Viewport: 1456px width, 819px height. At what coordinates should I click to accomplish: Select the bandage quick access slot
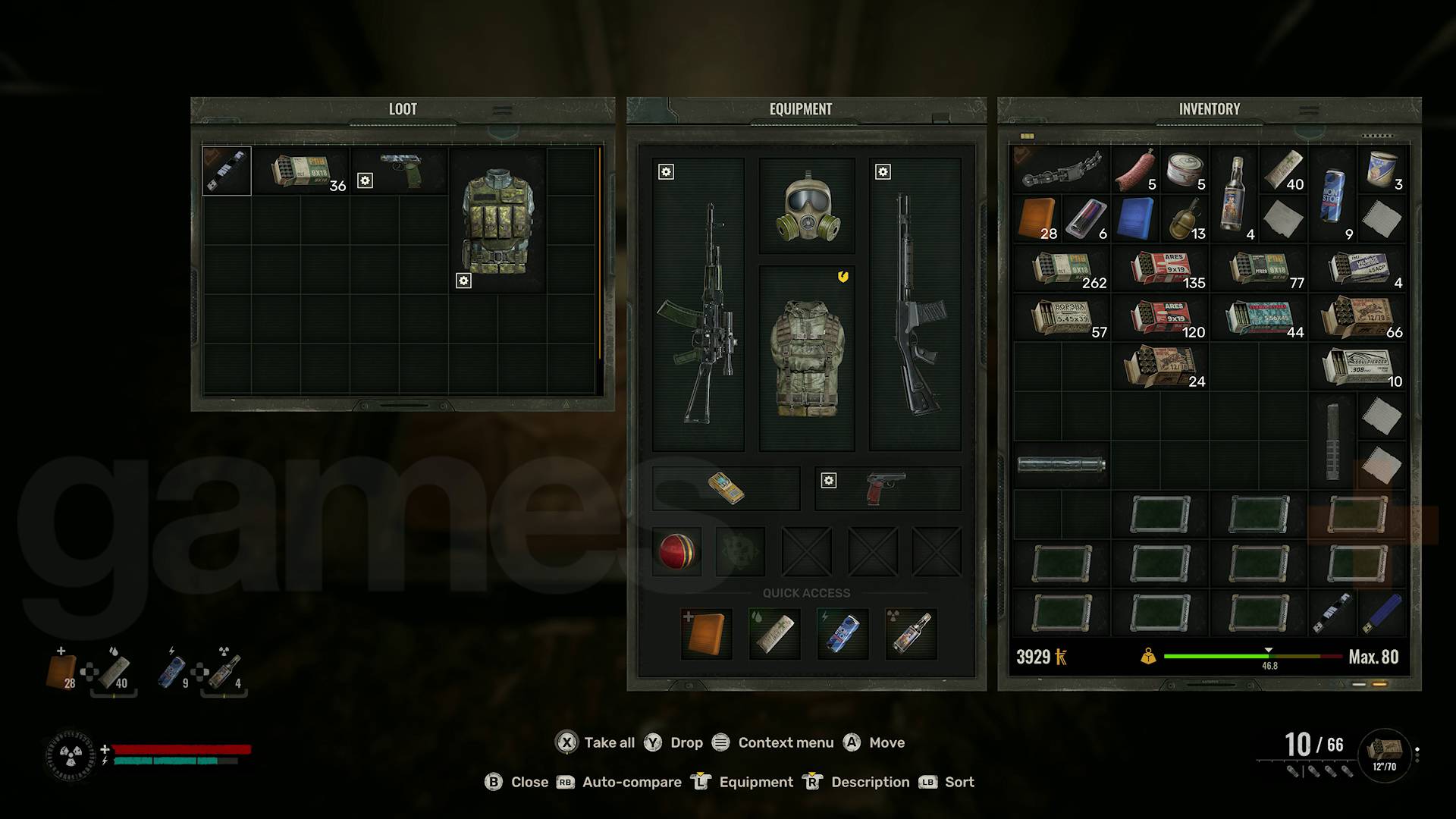point(774,634)
